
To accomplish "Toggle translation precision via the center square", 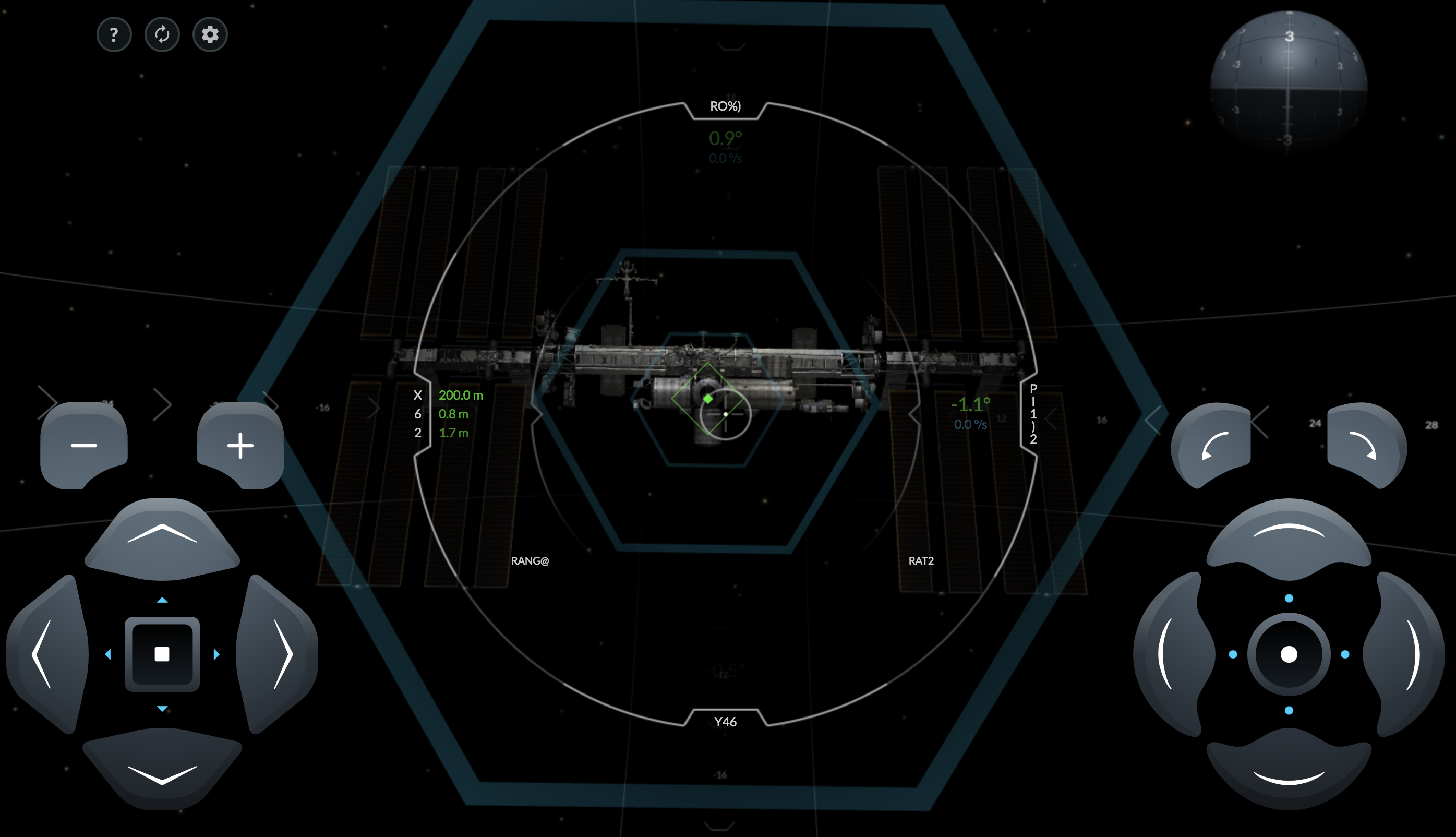I will pyautogui.click(x=162, y=654).
